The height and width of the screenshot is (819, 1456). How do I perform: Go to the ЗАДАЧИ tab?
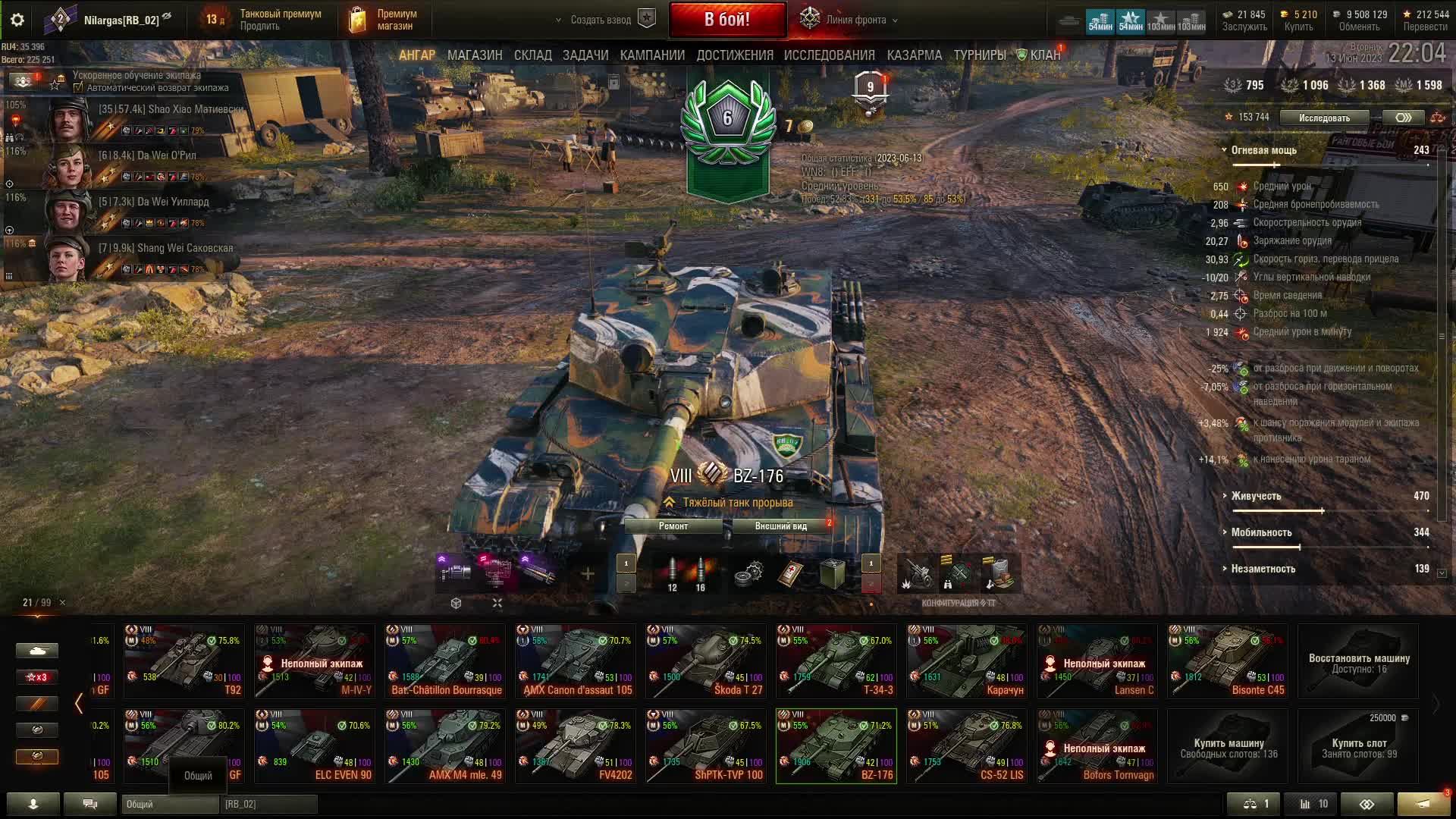click(585, 55)
